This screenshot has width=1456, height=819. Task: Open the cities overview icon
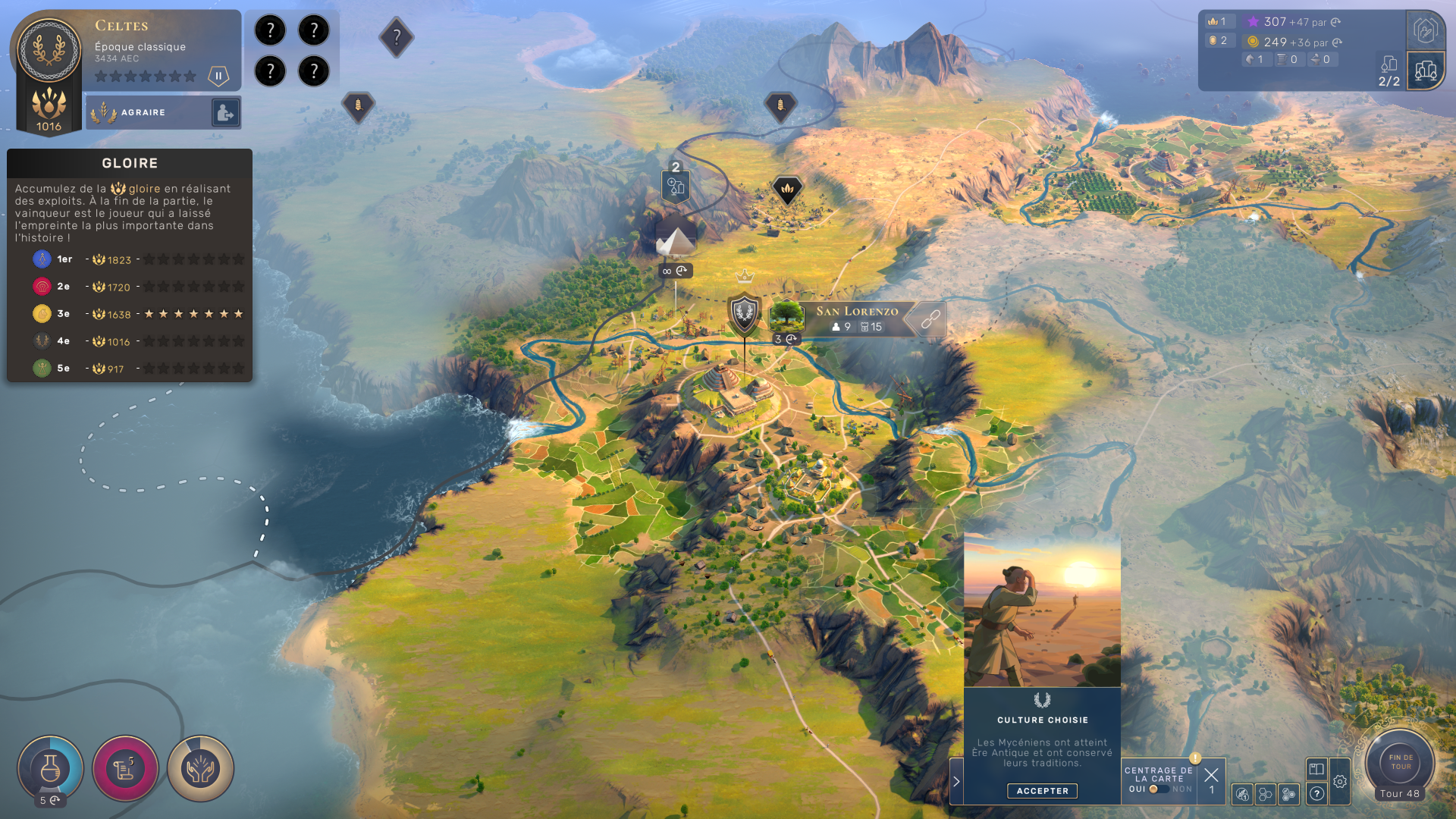click(1425, 71)
